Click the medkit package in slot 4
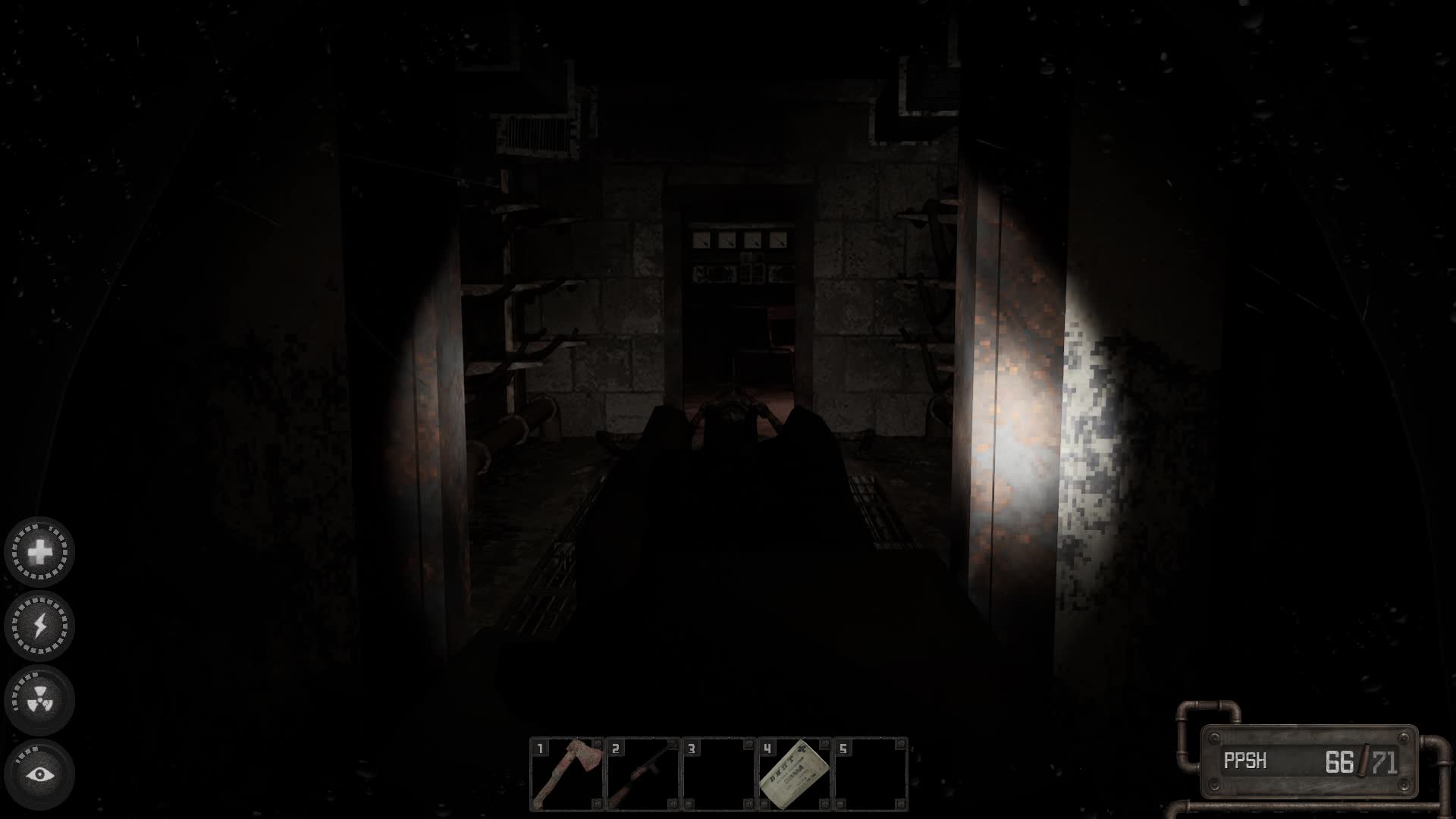The image size is (1456, 819). pos(795,775)
